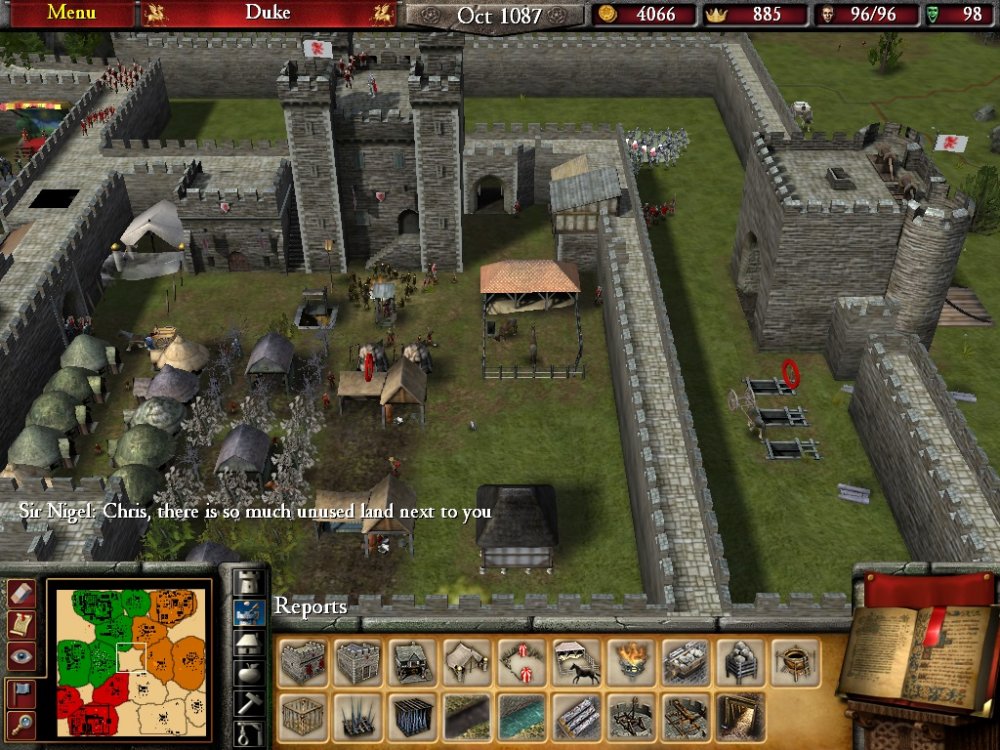
Task: Choose the stable with horse building
Action: (x=577, y=663)
